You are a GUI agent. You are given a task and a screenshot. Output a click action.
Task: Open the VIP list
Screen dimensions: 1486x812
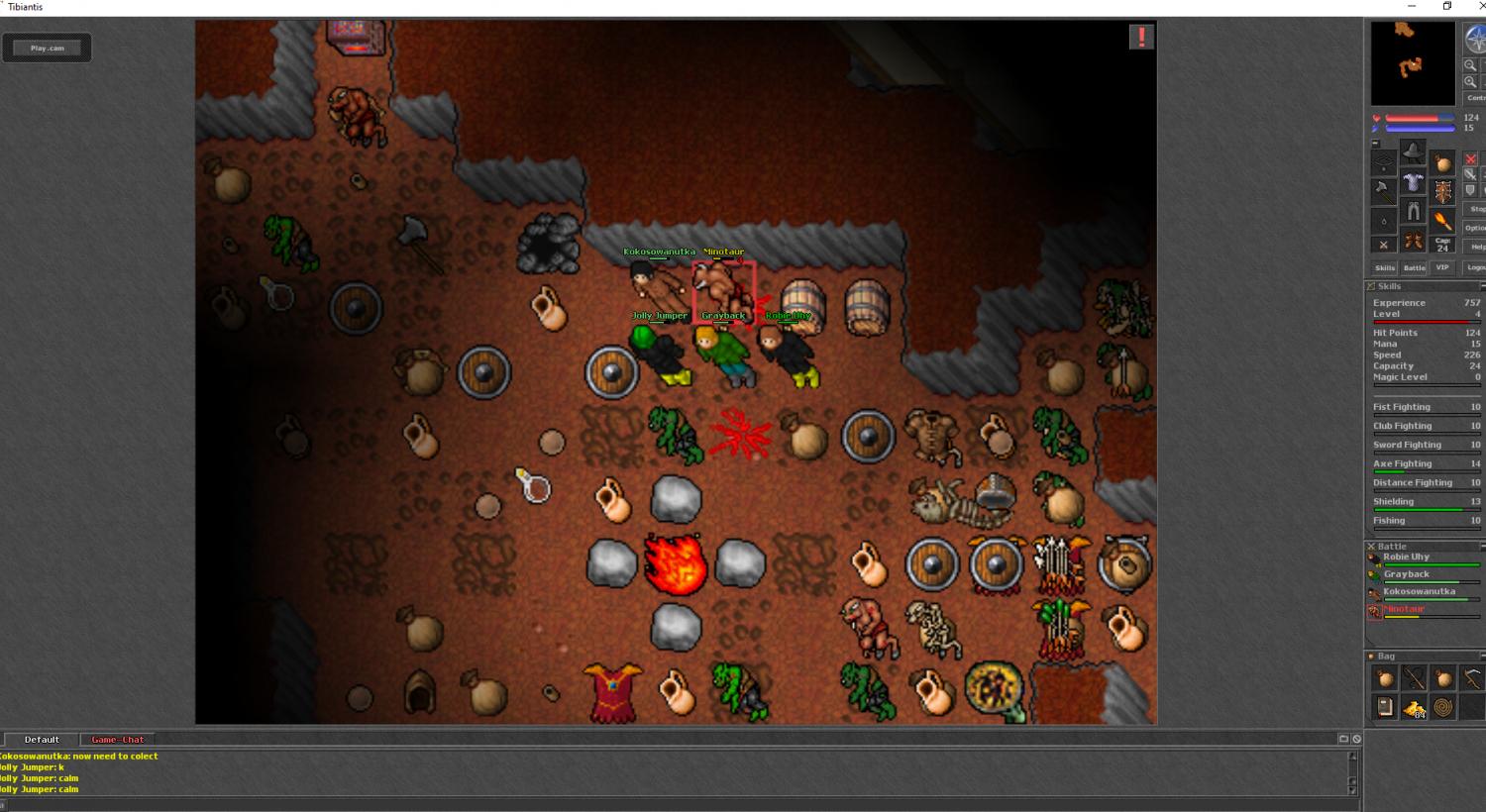(1442, 267)
